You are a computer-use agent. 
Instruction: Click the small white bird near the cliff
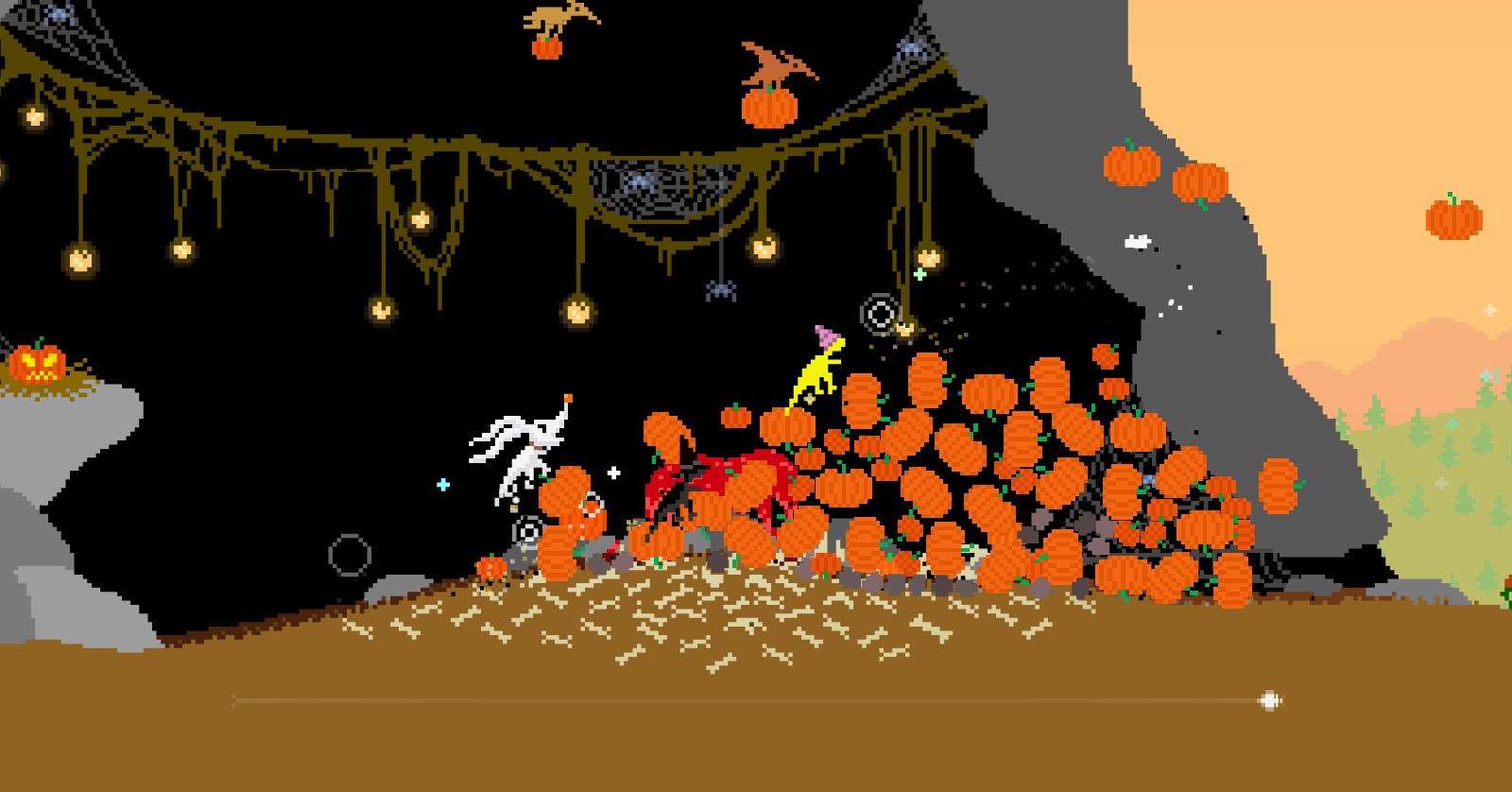1138,240
